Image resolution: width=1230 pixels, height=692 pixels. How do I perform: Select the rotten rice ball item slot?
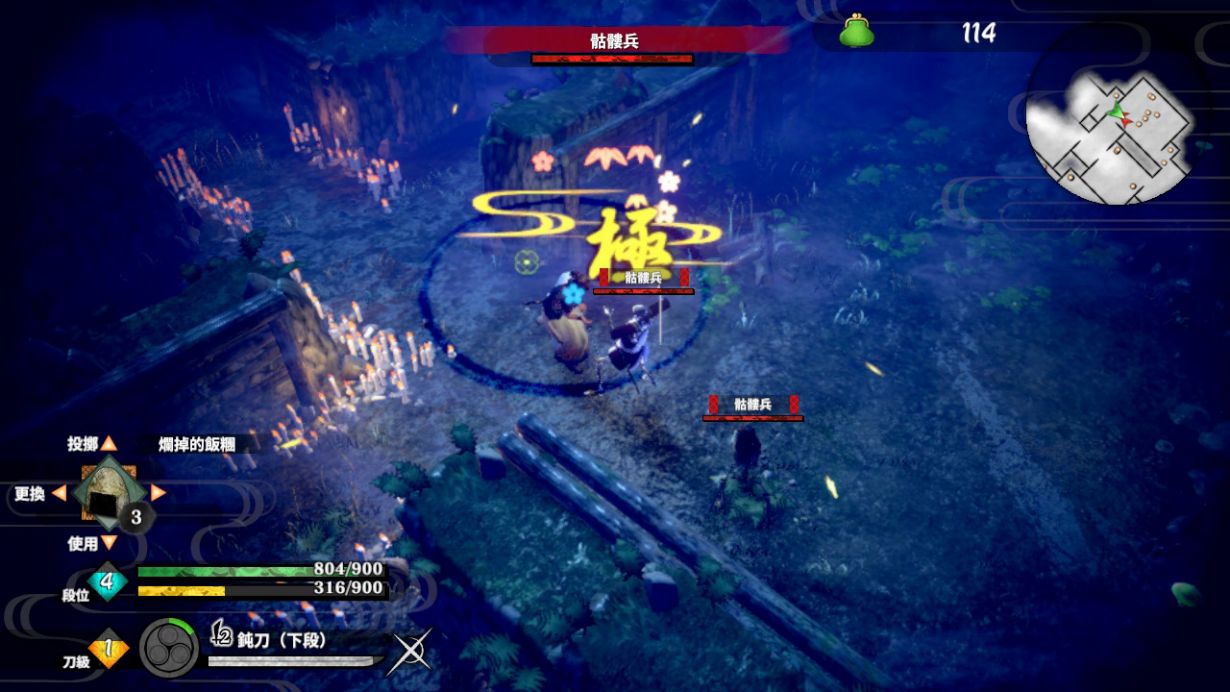(105, 494)
